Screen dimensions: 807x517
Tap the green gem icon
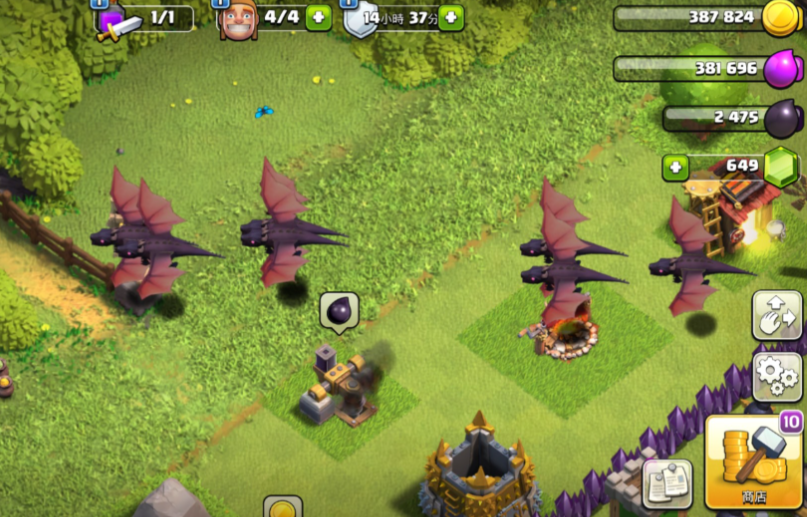coord(782,166)
